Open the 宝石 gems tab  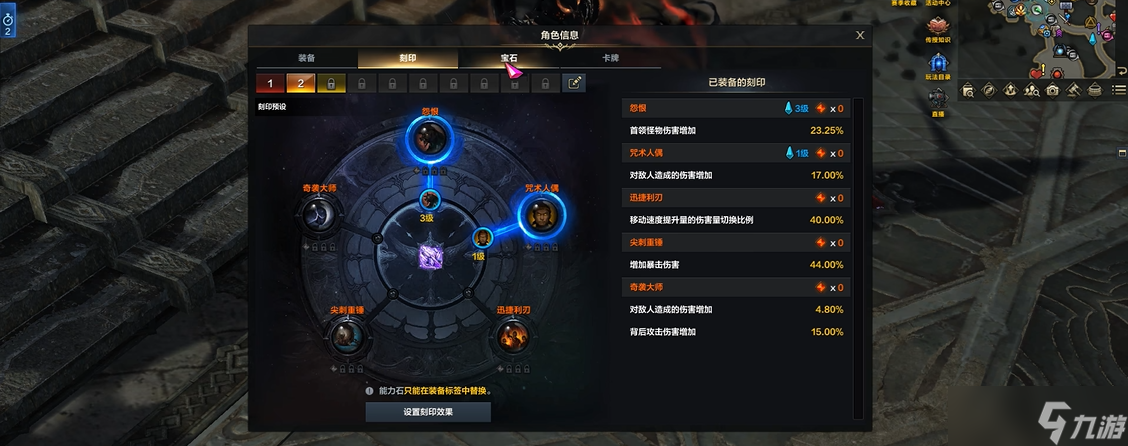(509, 58)
